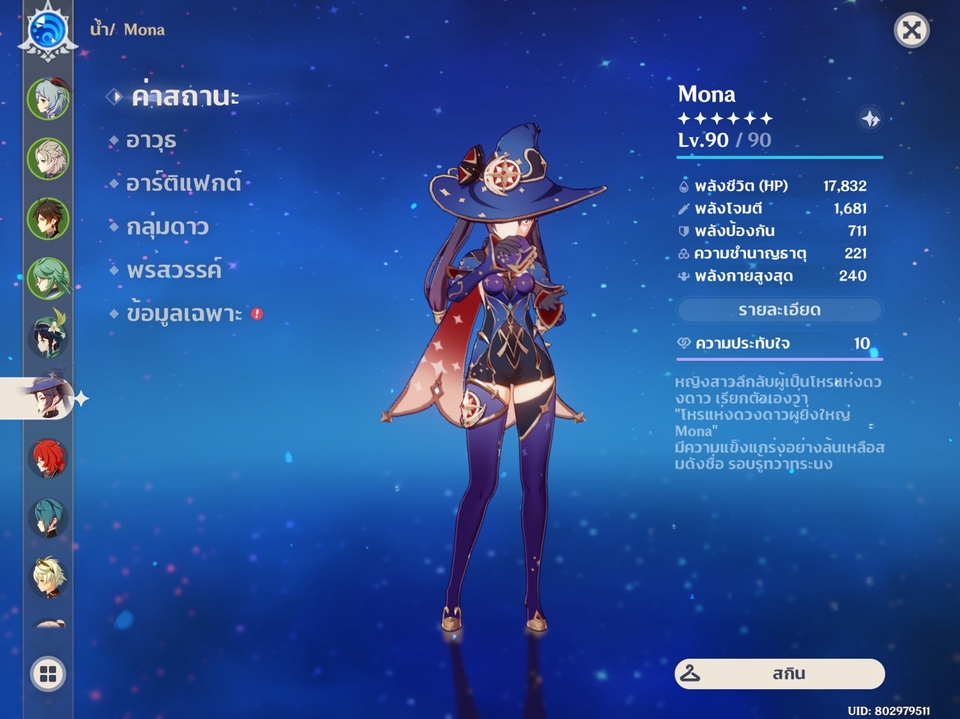Viewport: 960px width, 719px height.
Task: Select the blonde character portrait with headband
Action: [x=47, y=577]
